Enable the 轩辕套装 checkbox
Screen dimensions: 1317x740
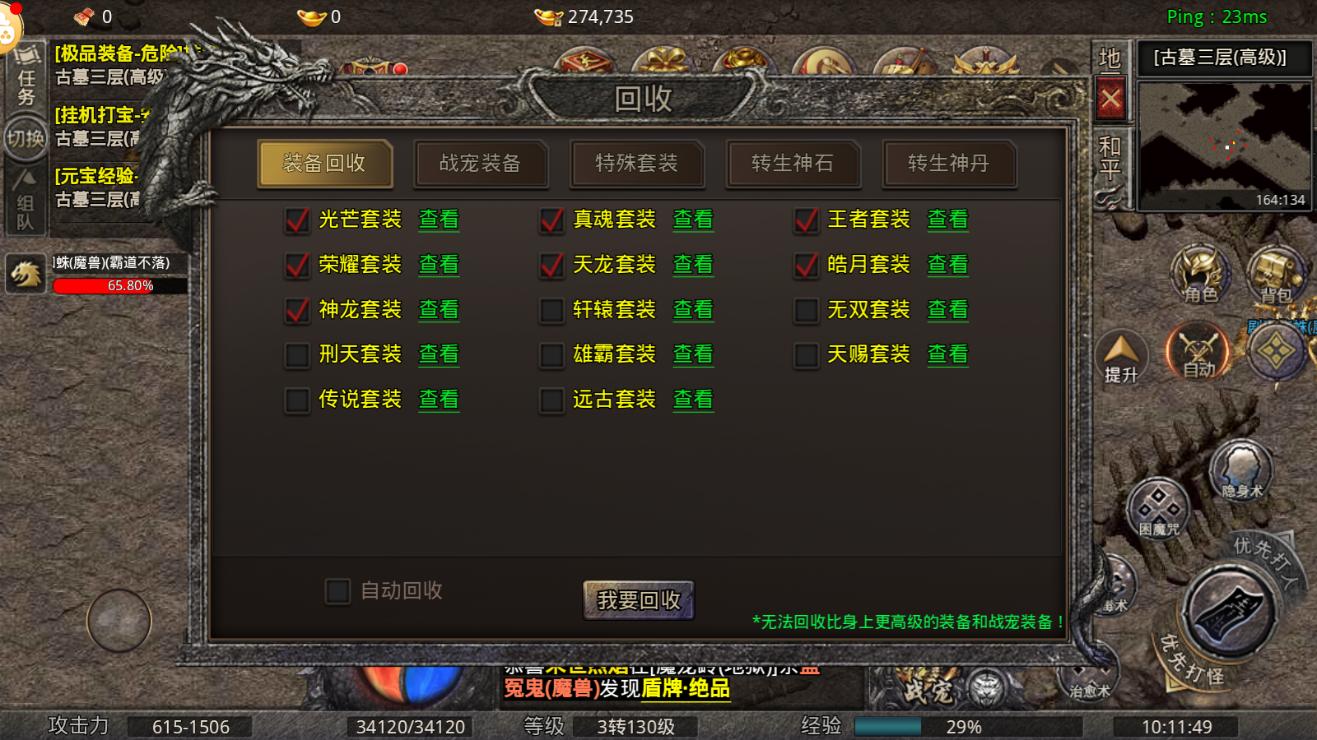pos(551,310)
